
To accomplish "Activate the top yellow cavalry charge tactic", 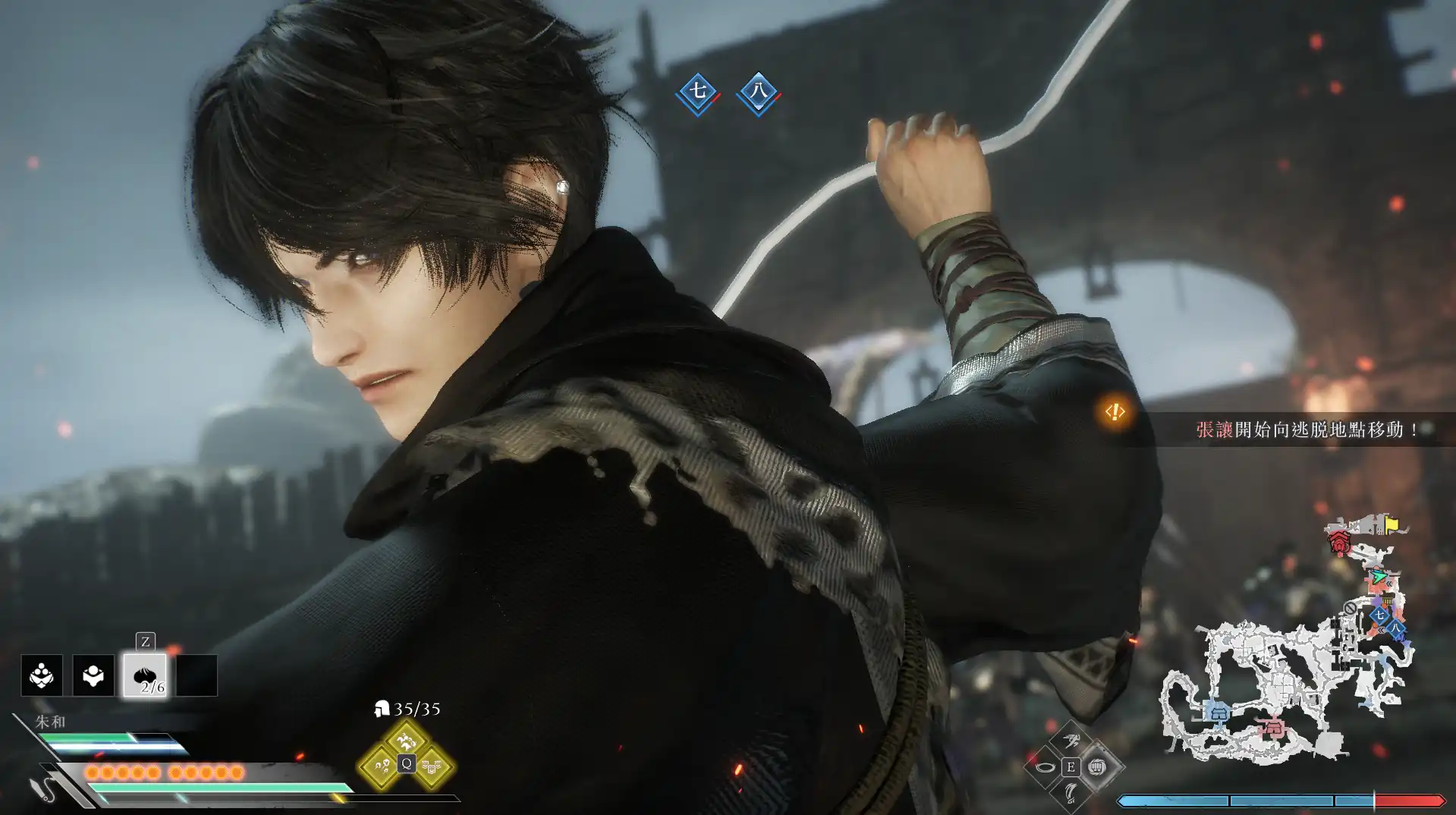I will (406, 738).
